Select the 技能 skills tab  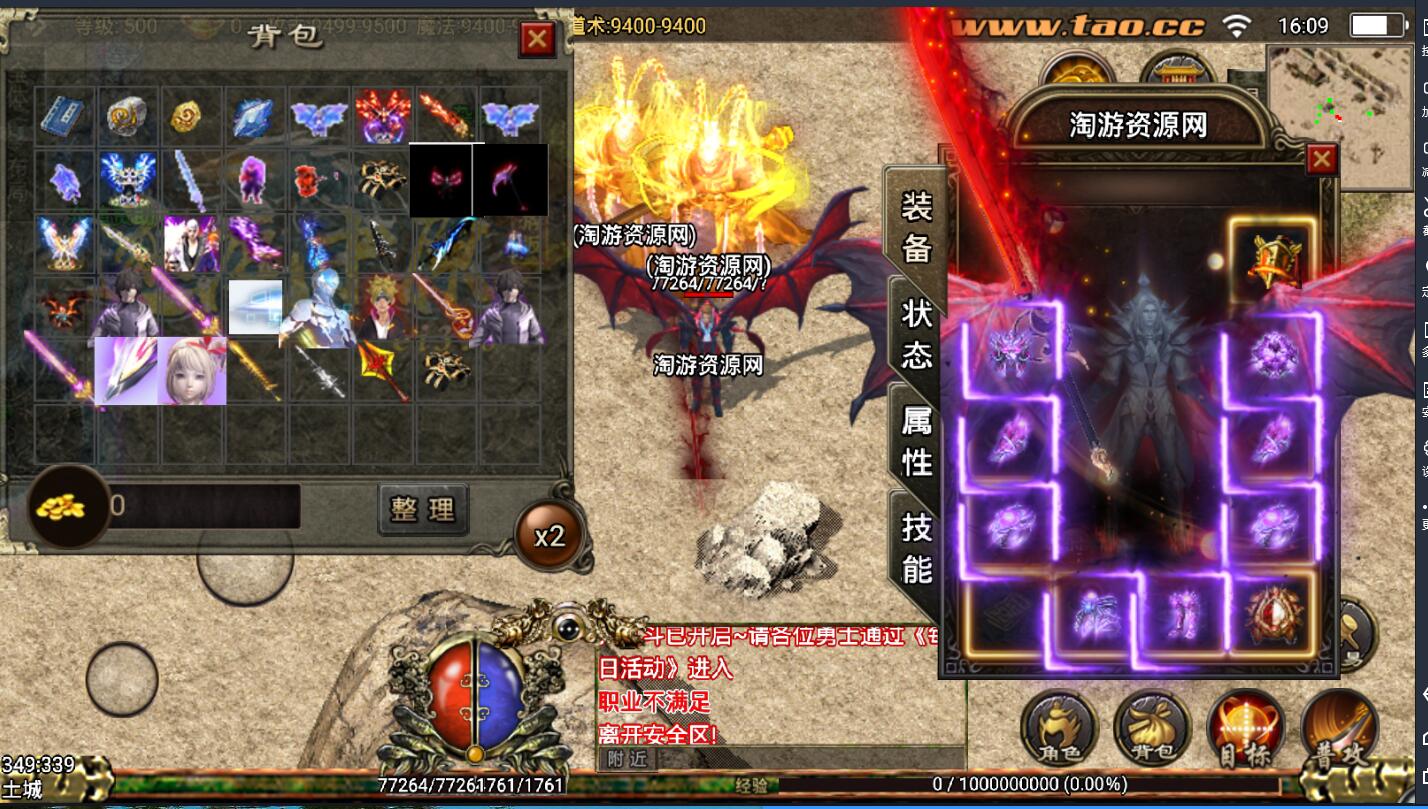click(916, 546)
